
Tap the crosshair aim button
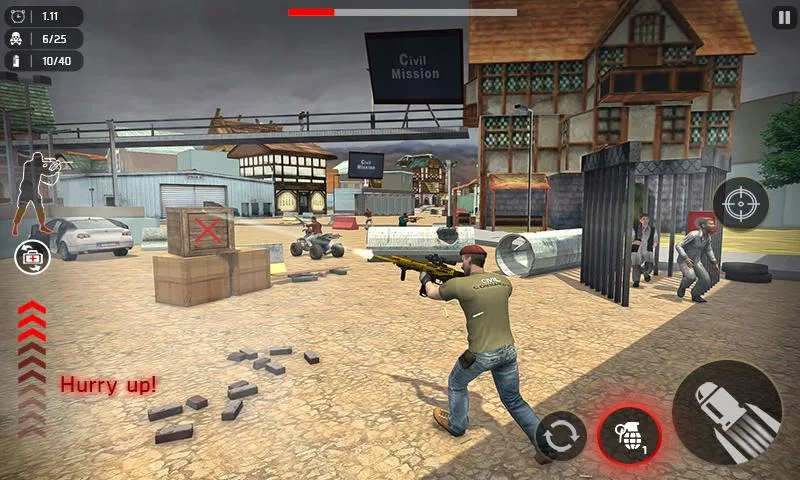[x=740, y=204]
